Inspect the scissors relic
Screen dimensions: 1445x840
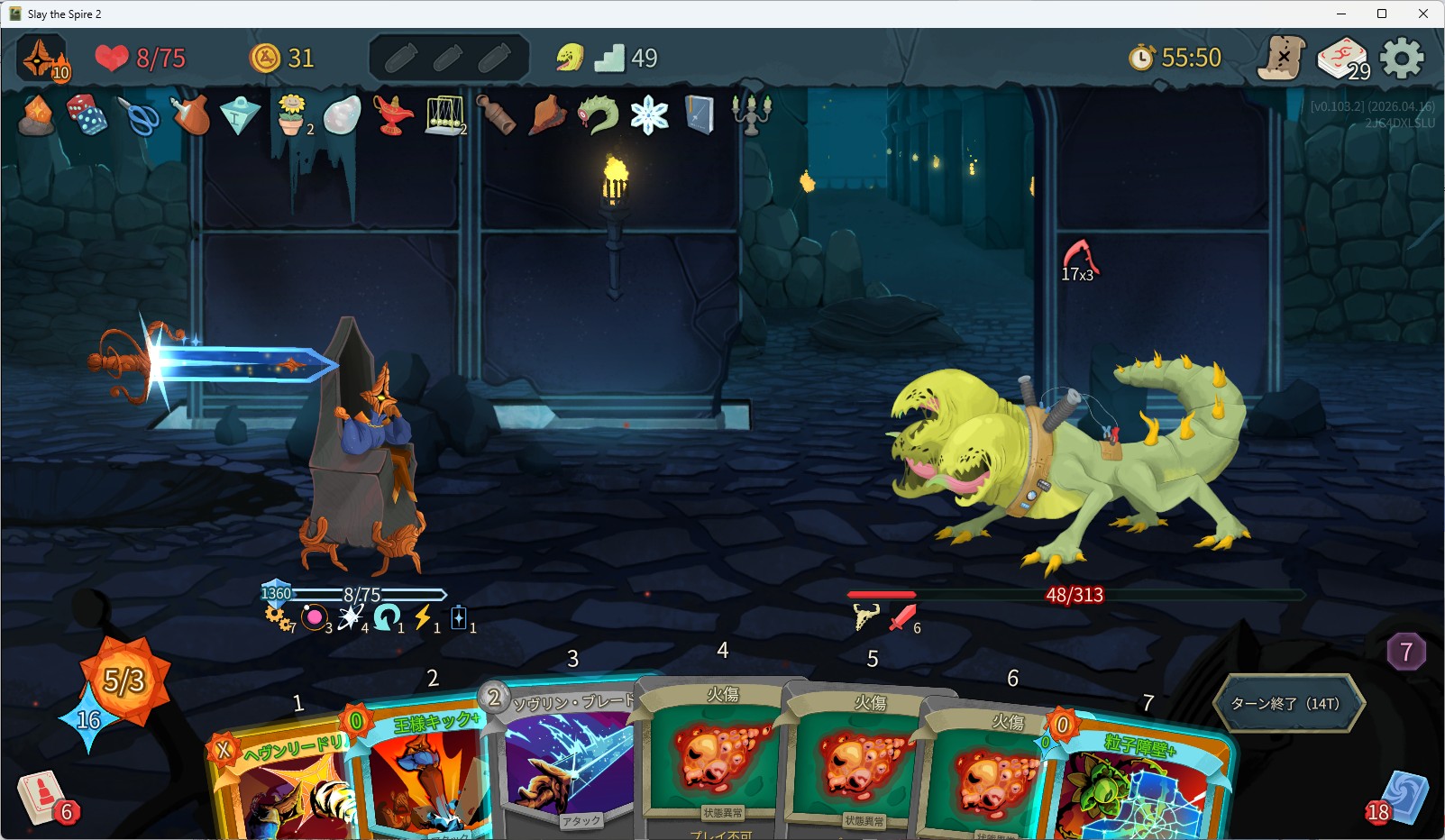pyautogui.click(x=138, y=115)
